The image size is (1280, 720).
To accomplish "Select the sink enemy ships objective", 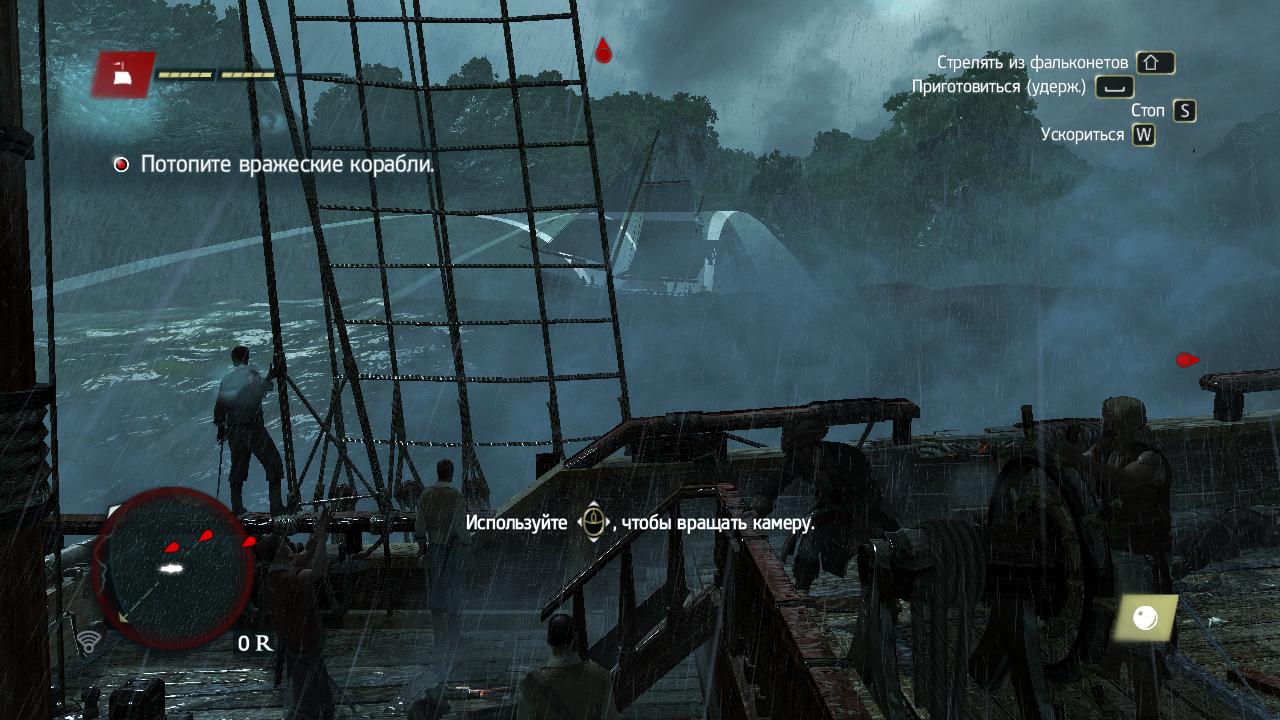I will coord(287,164).
